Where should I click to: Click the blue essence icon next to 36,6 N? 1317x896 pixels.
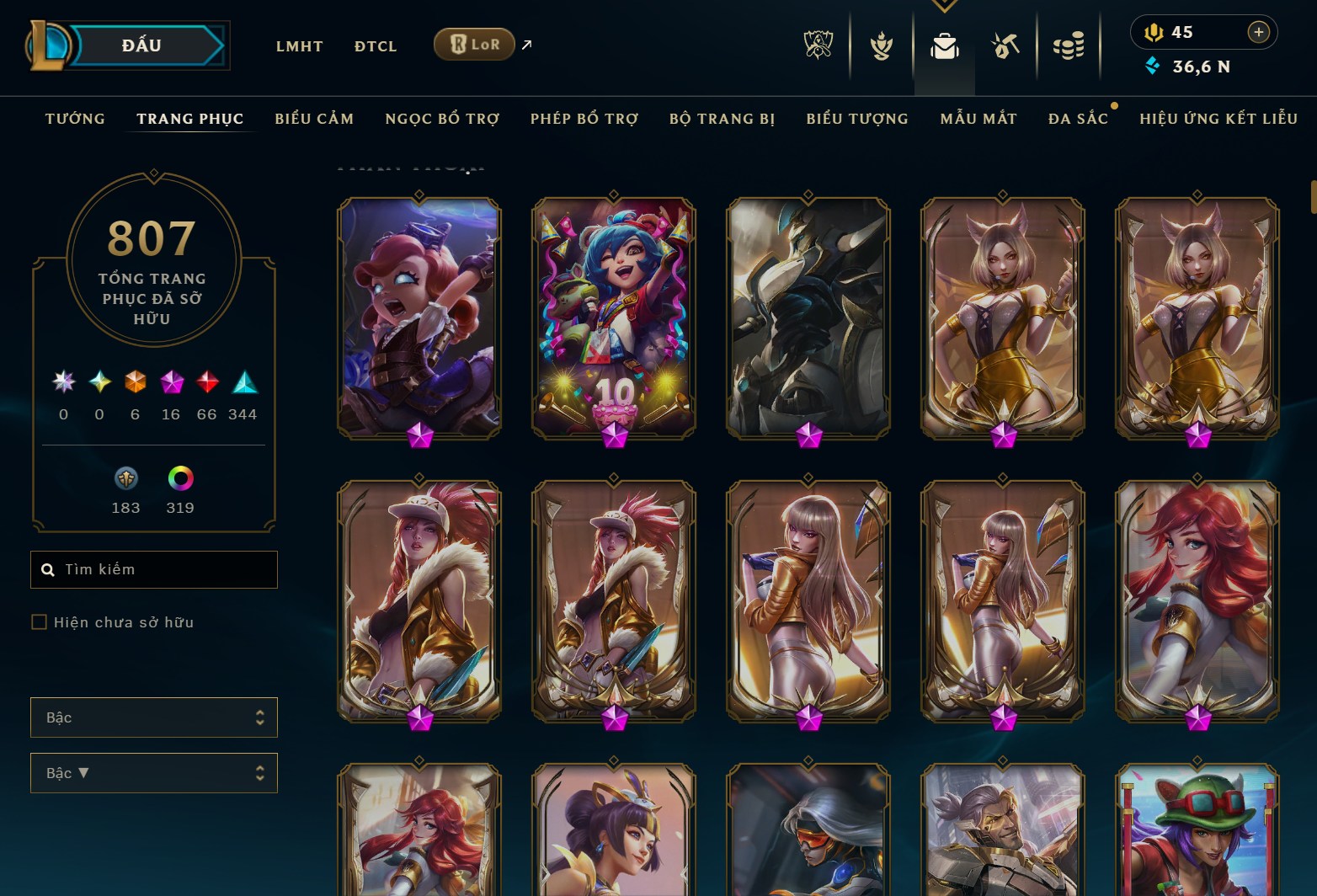click(1154, 64)
